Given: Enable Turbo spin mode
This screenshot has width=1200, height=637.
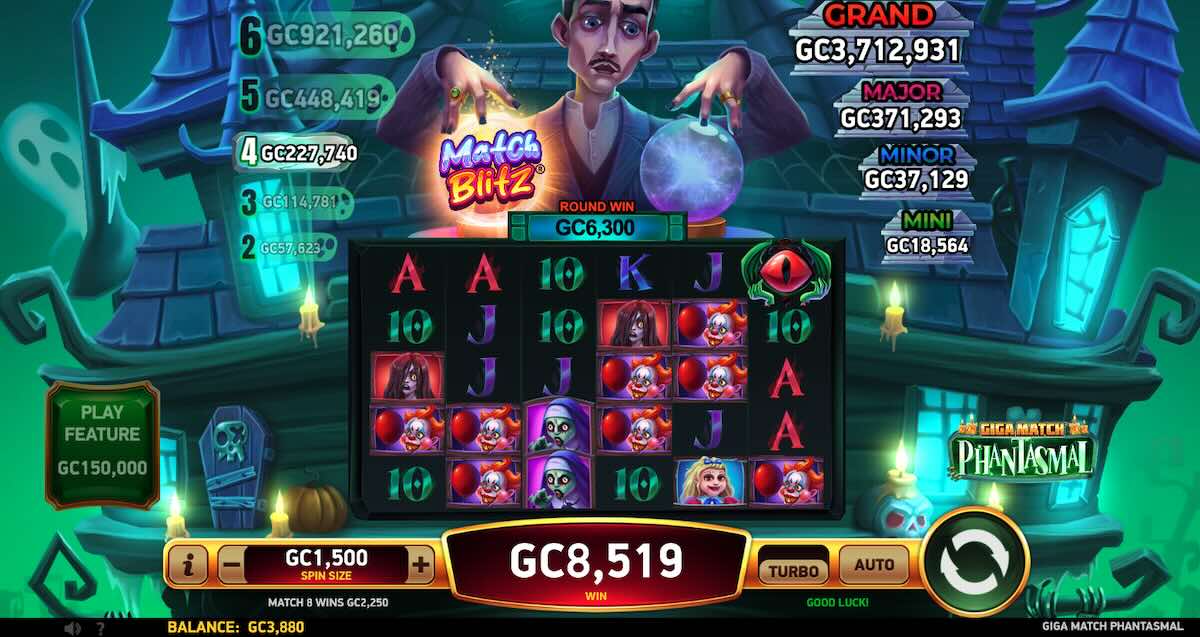Looking at the screenshot, I should click(794, 570).
